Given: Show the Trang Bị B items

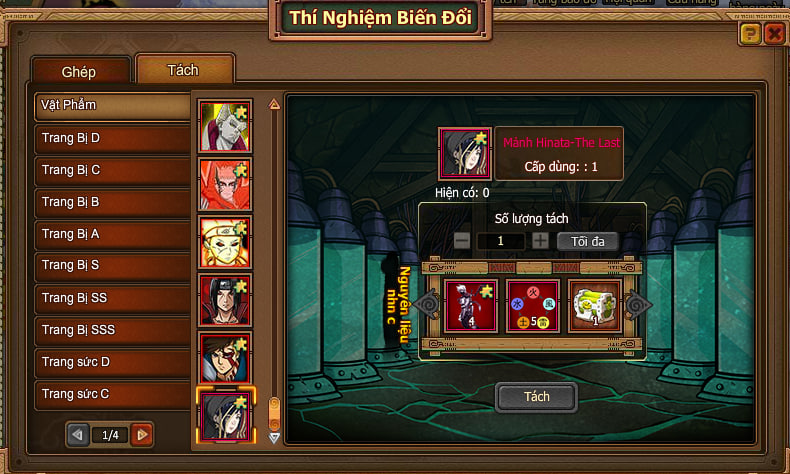Looking at the screenshot, I should pos(112,202).
